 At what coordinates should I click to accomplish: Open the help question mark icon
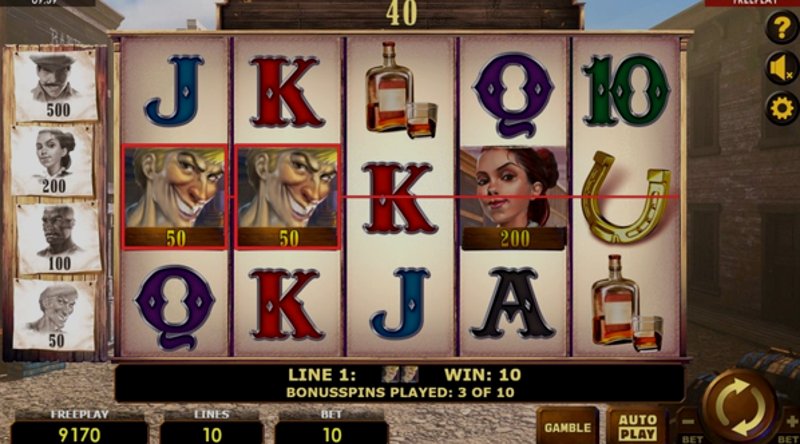click(781, 29)
